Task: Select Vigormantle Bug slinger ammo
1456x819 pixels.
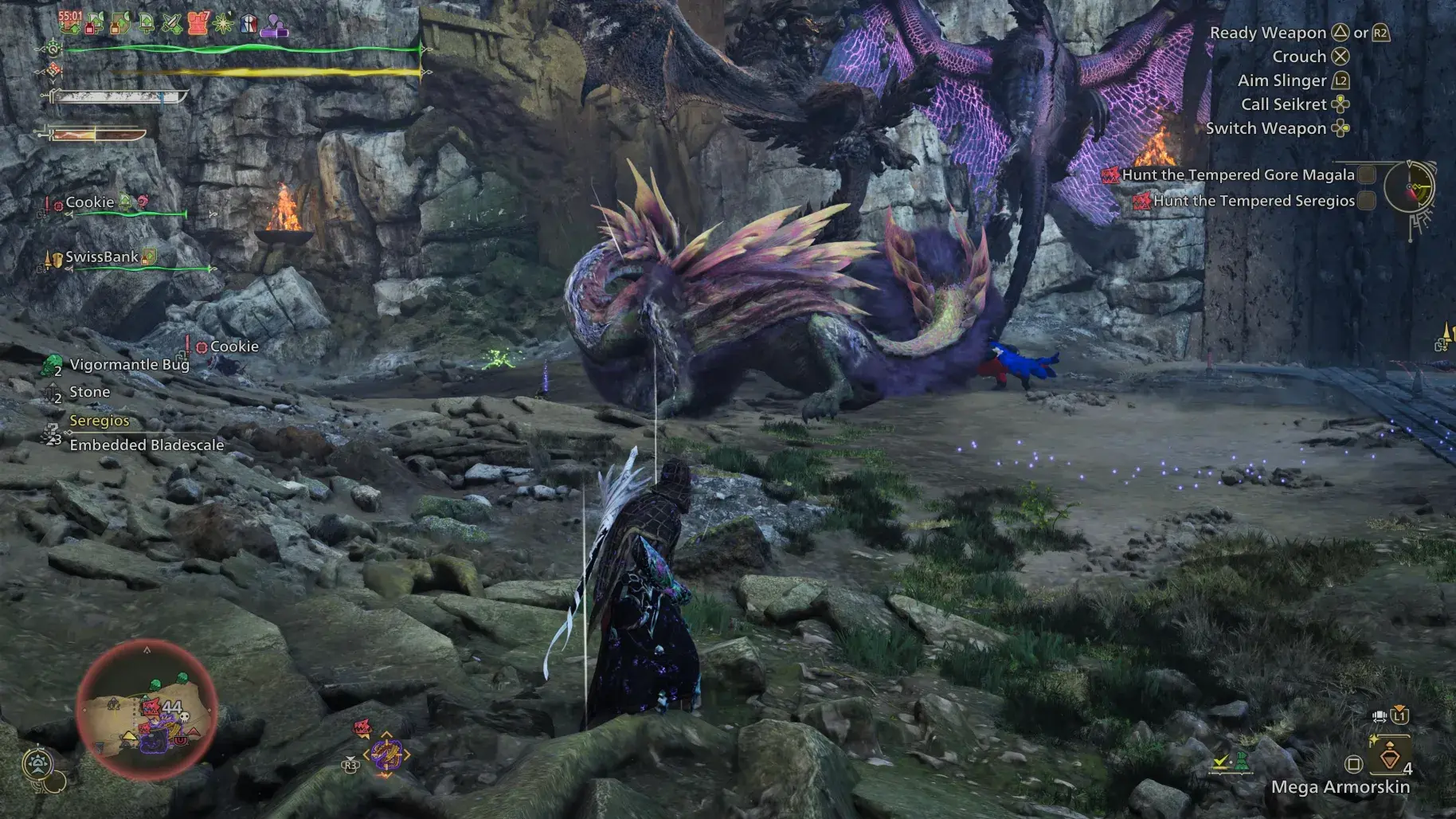Action: coord(129,365)
